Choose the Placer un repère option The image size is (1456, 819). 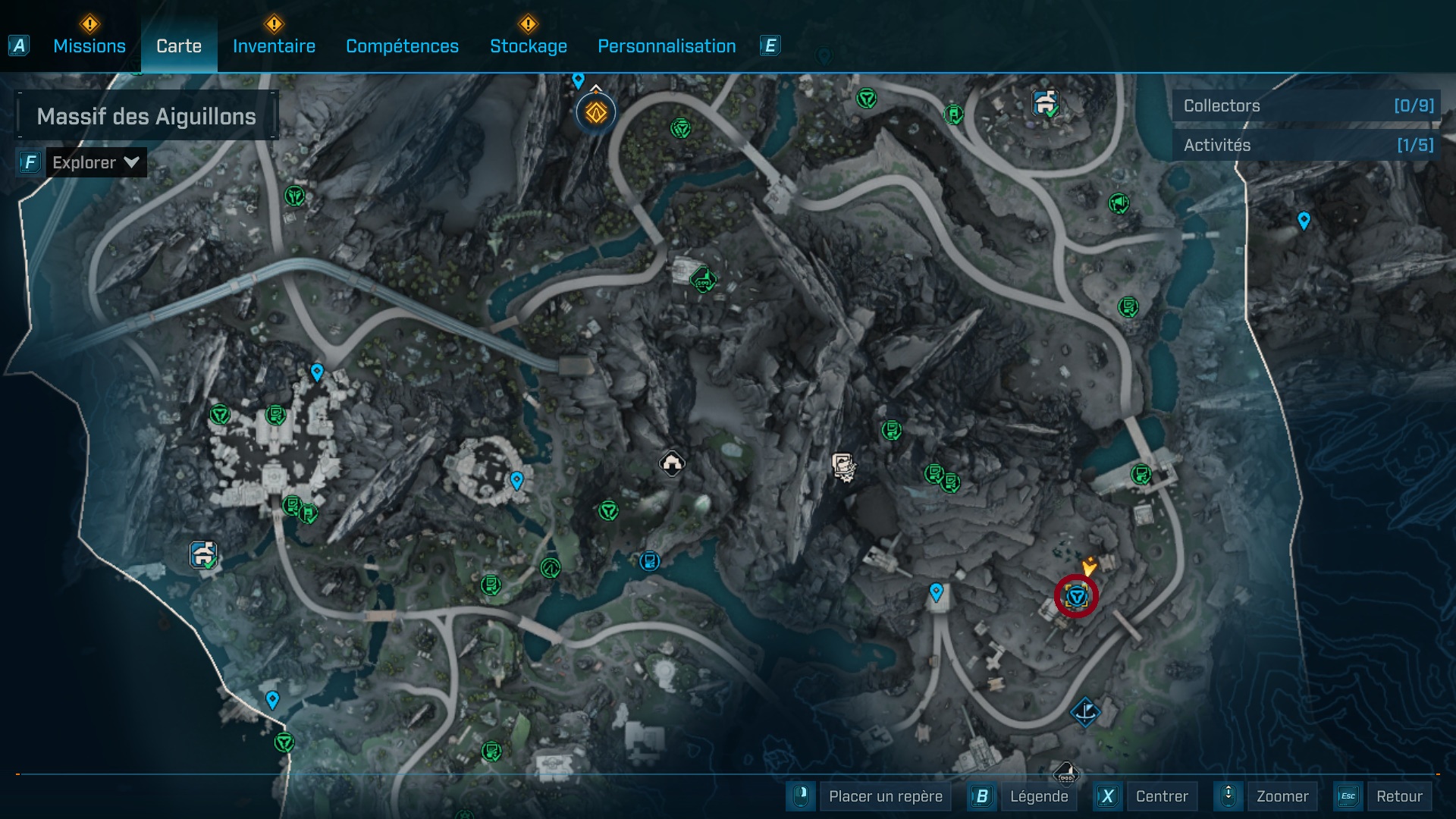tap(885, 796)
